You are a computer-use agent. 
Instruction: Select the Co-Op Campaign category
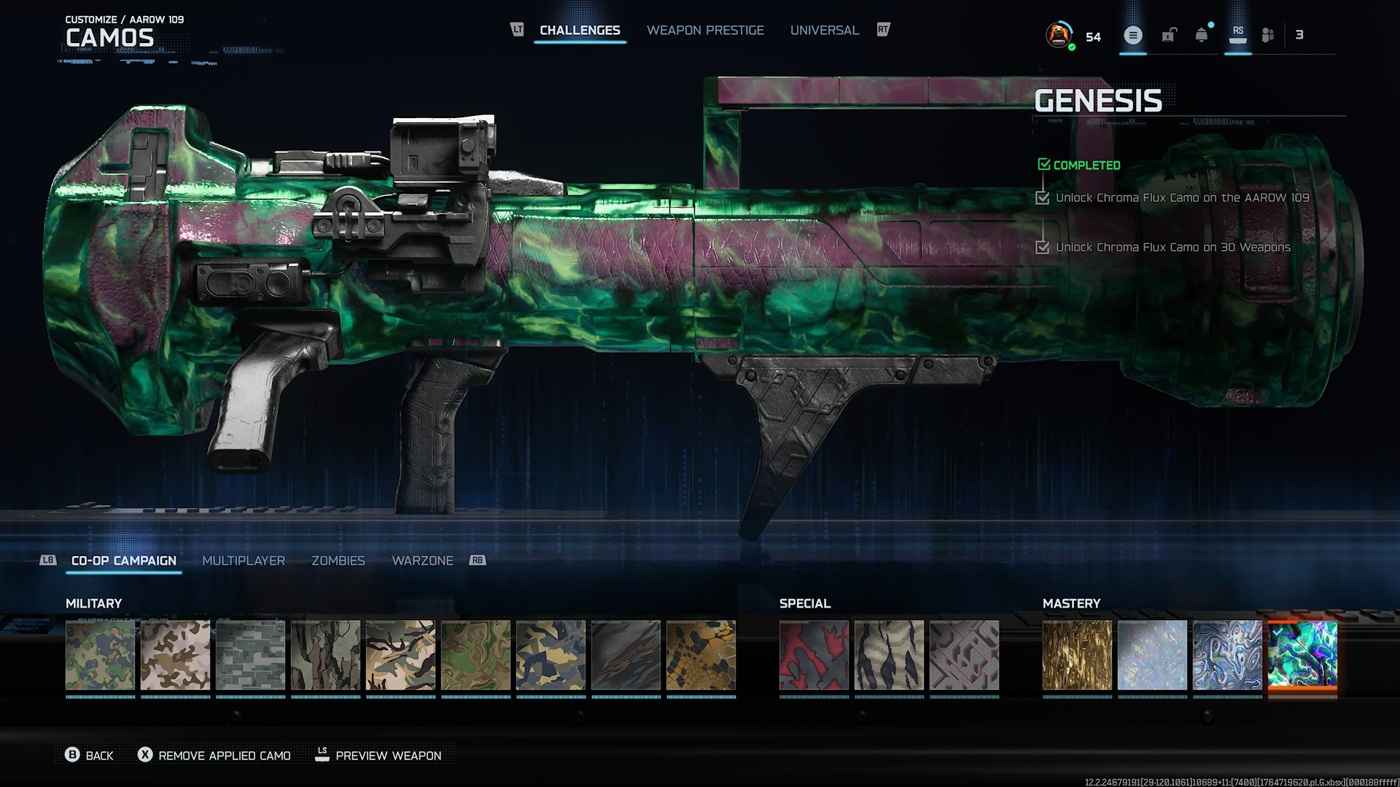tap(124, 561)
